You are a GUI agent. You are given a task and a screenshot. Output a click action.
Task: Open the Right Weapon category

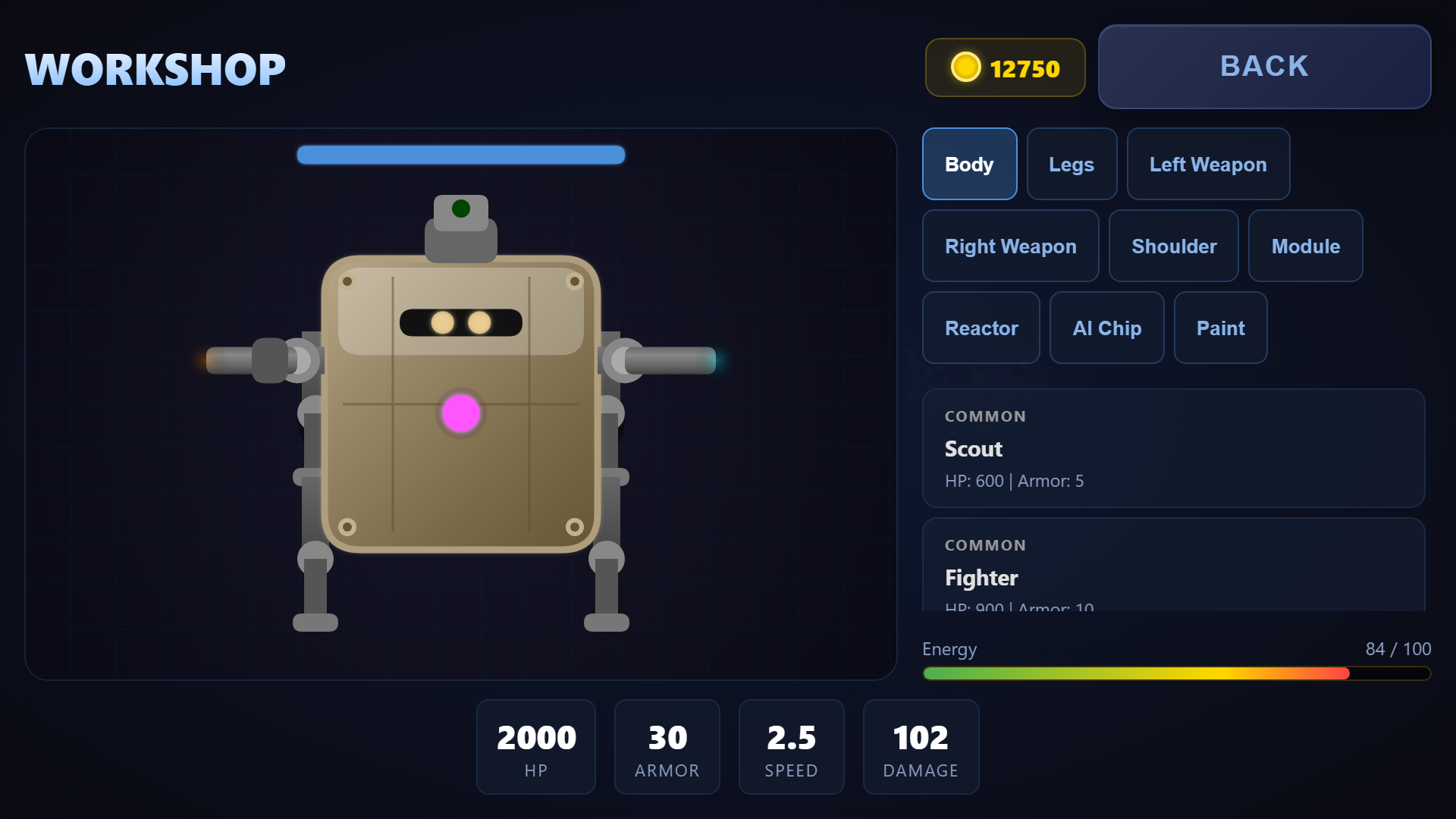(x=1011, y=246)
